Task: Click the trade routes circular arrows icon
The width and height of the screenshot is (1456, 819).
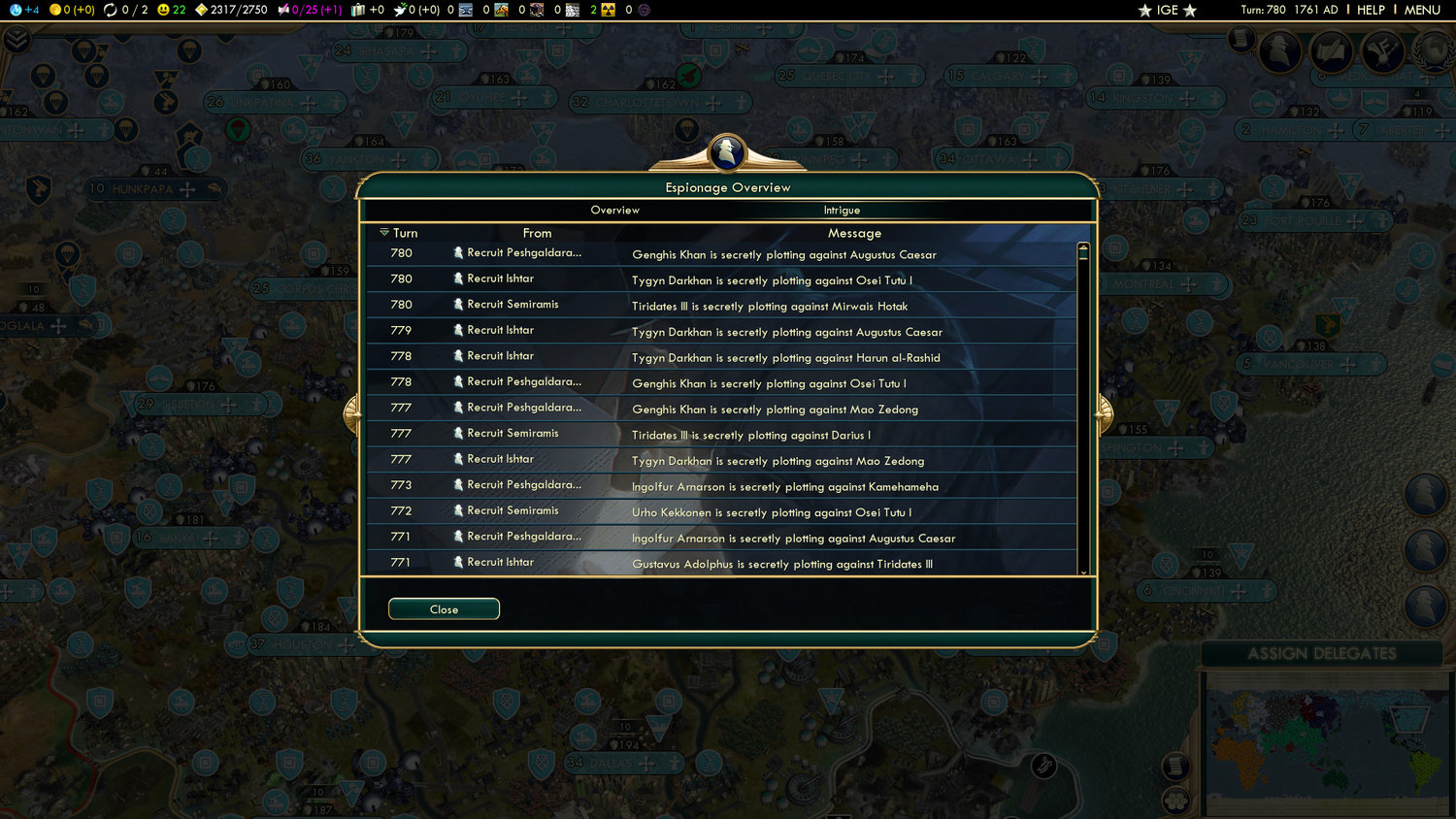Action: point(110,11)
